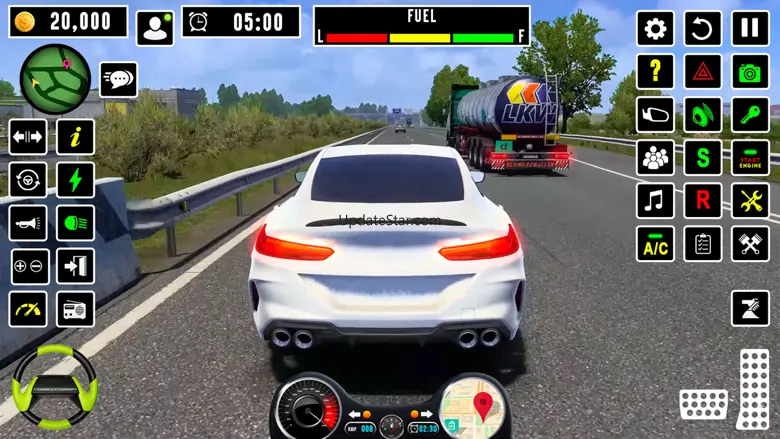Viewport: 780px width, 439px height.
Task: Turn on the radio
Action: [75, 309]
